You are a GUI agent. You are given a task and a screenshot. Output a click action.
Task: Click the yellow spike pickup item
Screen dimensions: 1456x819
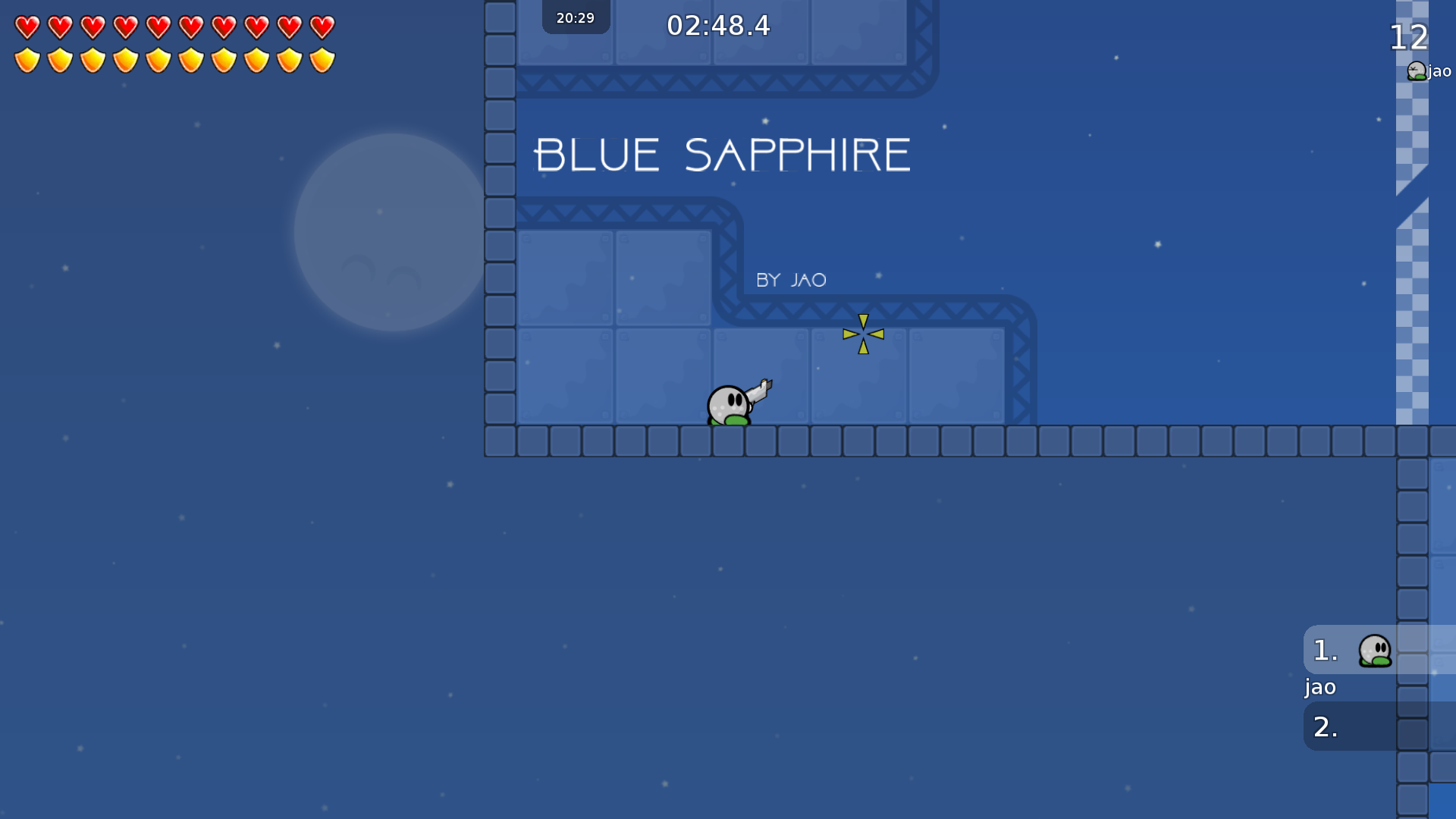[x=863, y=334]
